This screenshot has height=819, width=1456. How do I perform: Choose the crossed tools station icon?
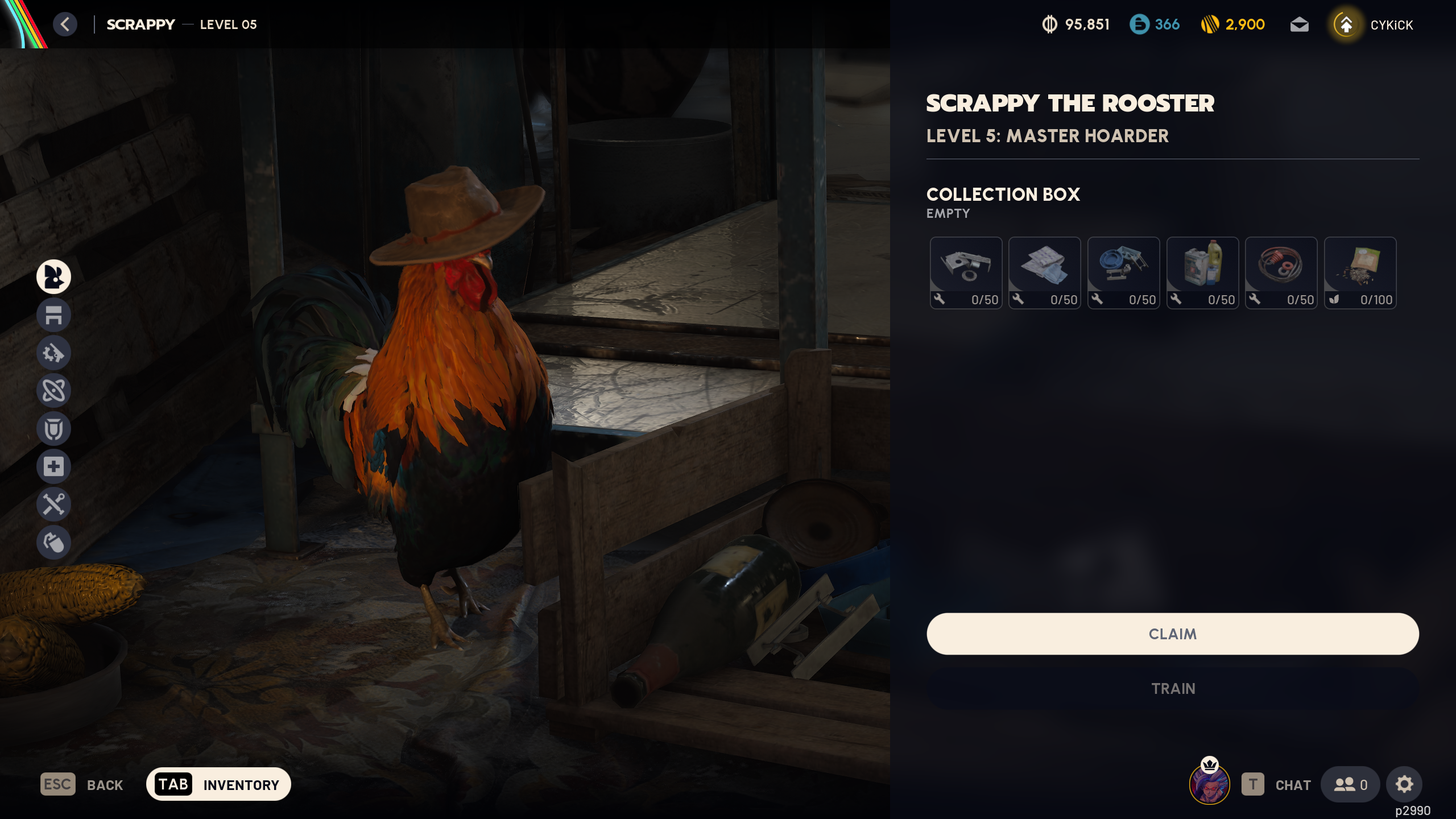pos(53,504)
